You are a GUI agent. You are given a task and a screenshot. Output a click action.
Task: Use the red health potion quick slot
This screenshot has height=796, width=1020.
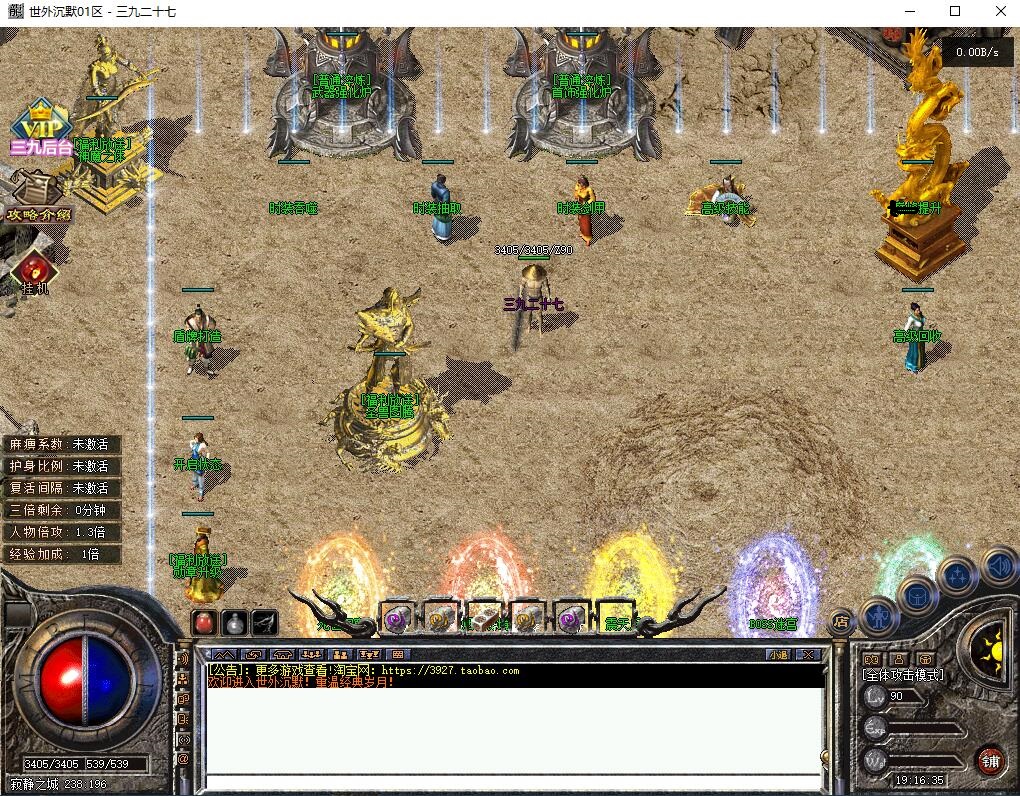point(204,622)
